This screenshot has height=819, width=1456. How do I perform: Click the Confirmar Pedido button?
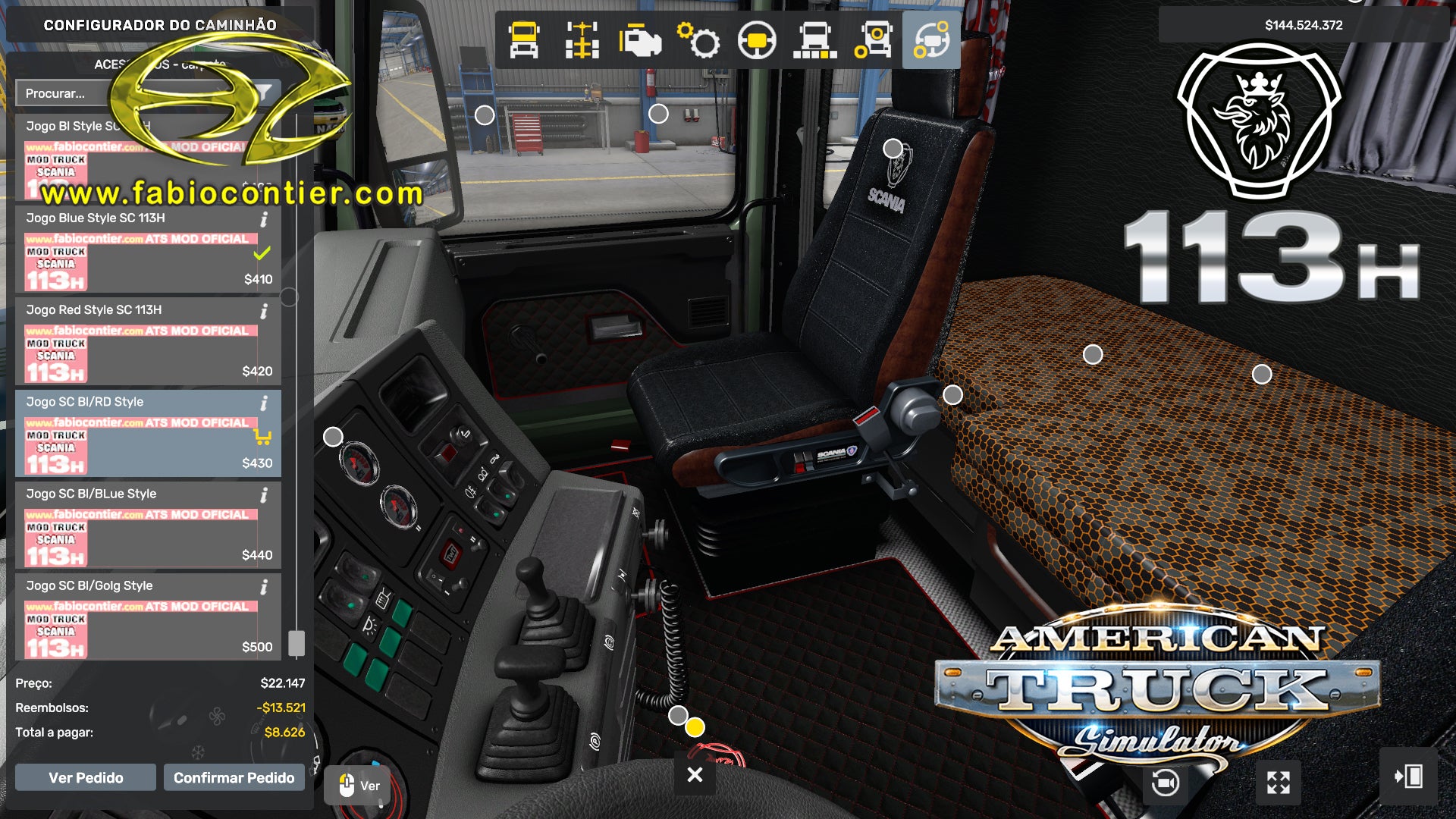[234, 777]
